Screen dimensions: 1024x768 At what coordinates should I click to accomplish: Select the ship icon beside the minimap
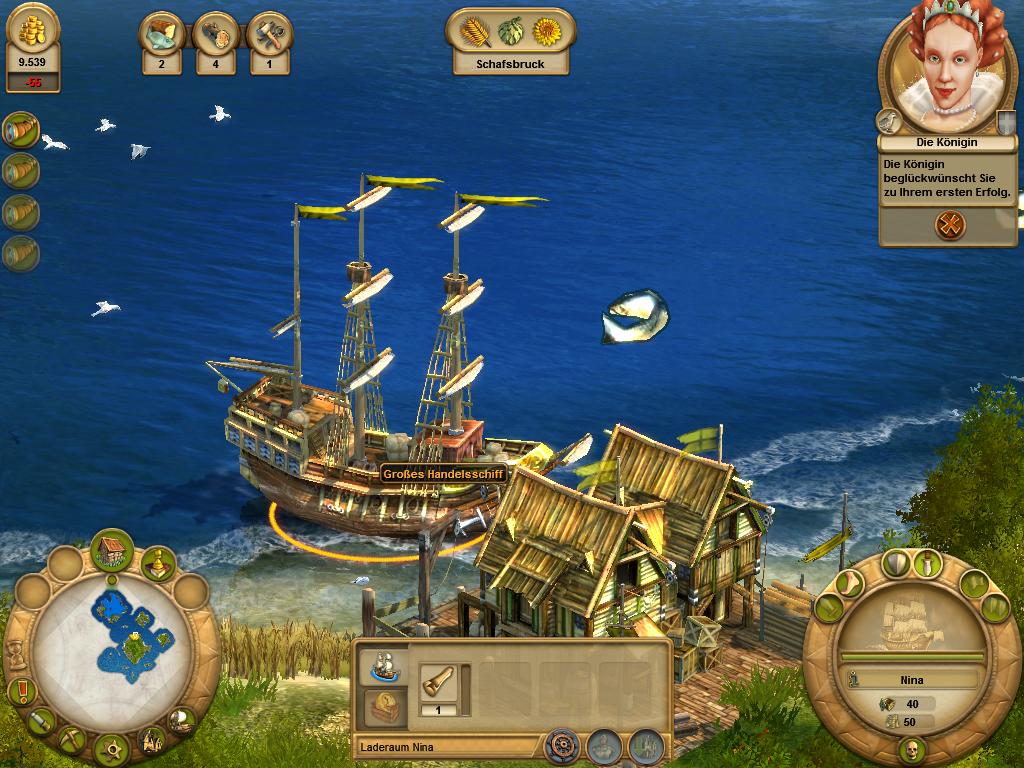(x=181, y=718)
